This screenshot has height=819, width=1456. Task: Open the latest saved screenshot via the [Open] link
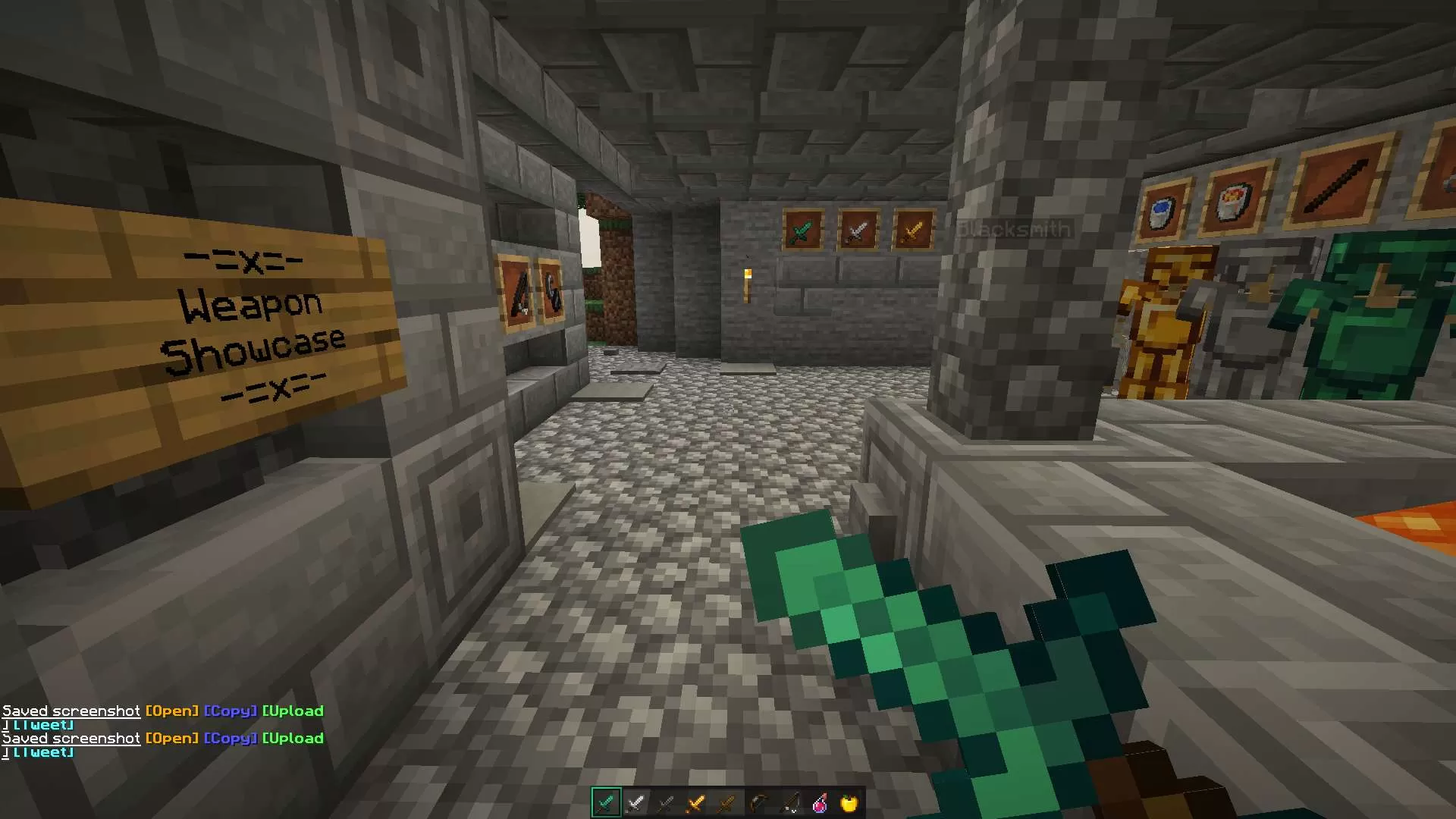pos(171,738)
